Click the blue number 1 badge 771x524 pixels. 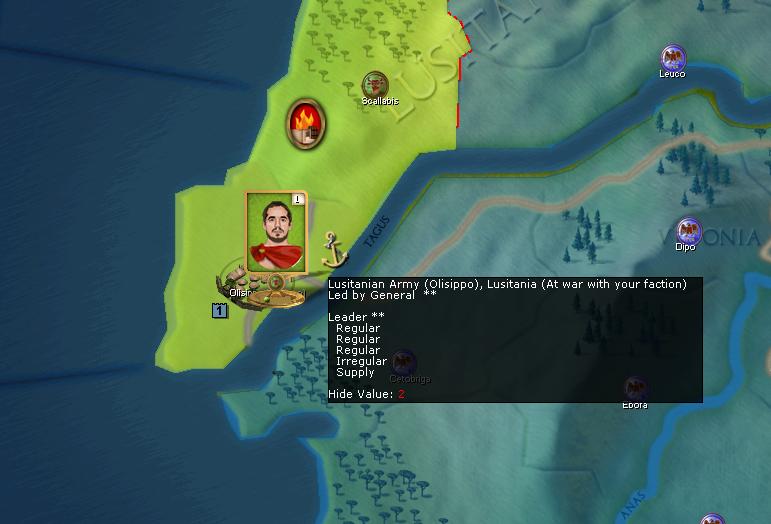click(219, 311)
